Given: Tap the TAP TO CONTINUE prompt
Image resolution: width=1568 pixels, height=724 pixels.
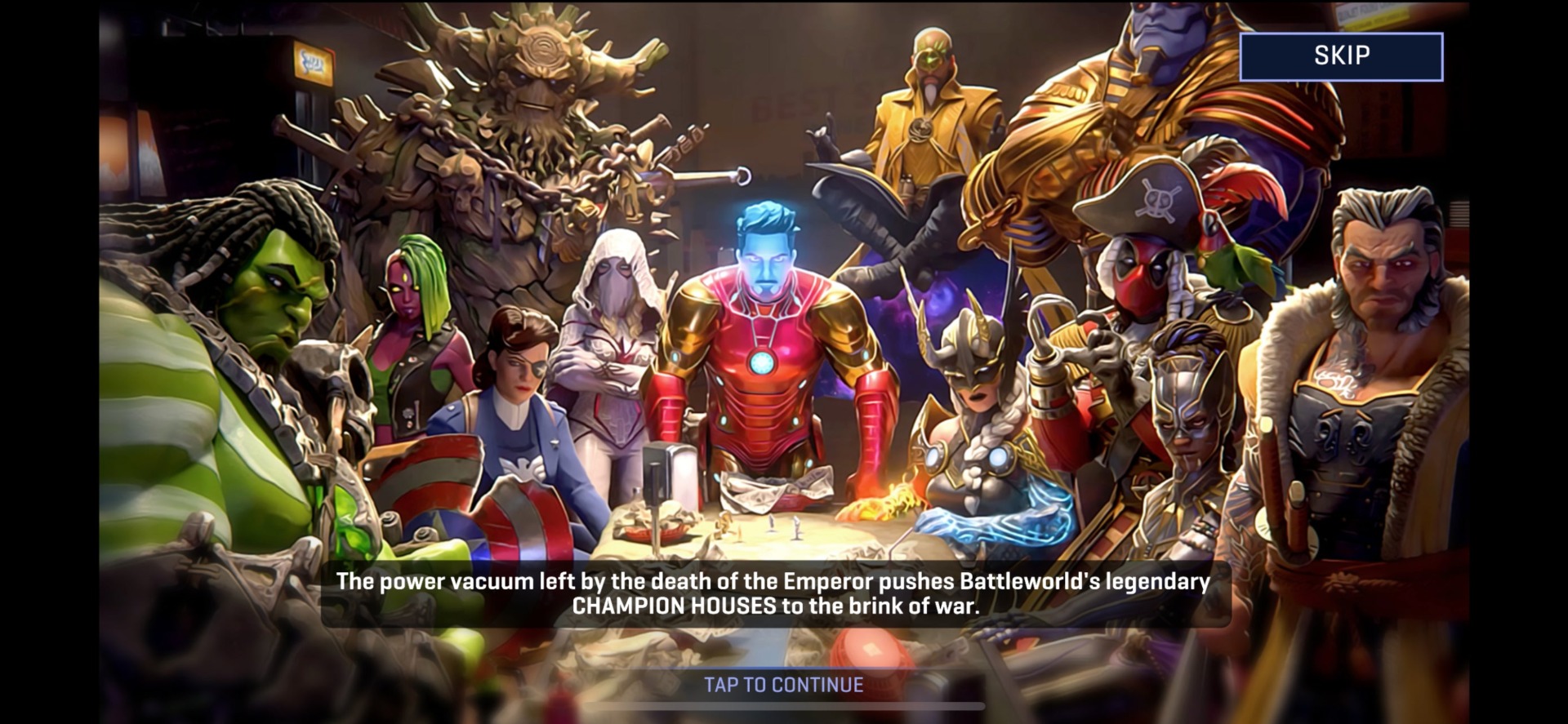Looking at the screenshot, I should pyautogui.click(x=780, y=686).
